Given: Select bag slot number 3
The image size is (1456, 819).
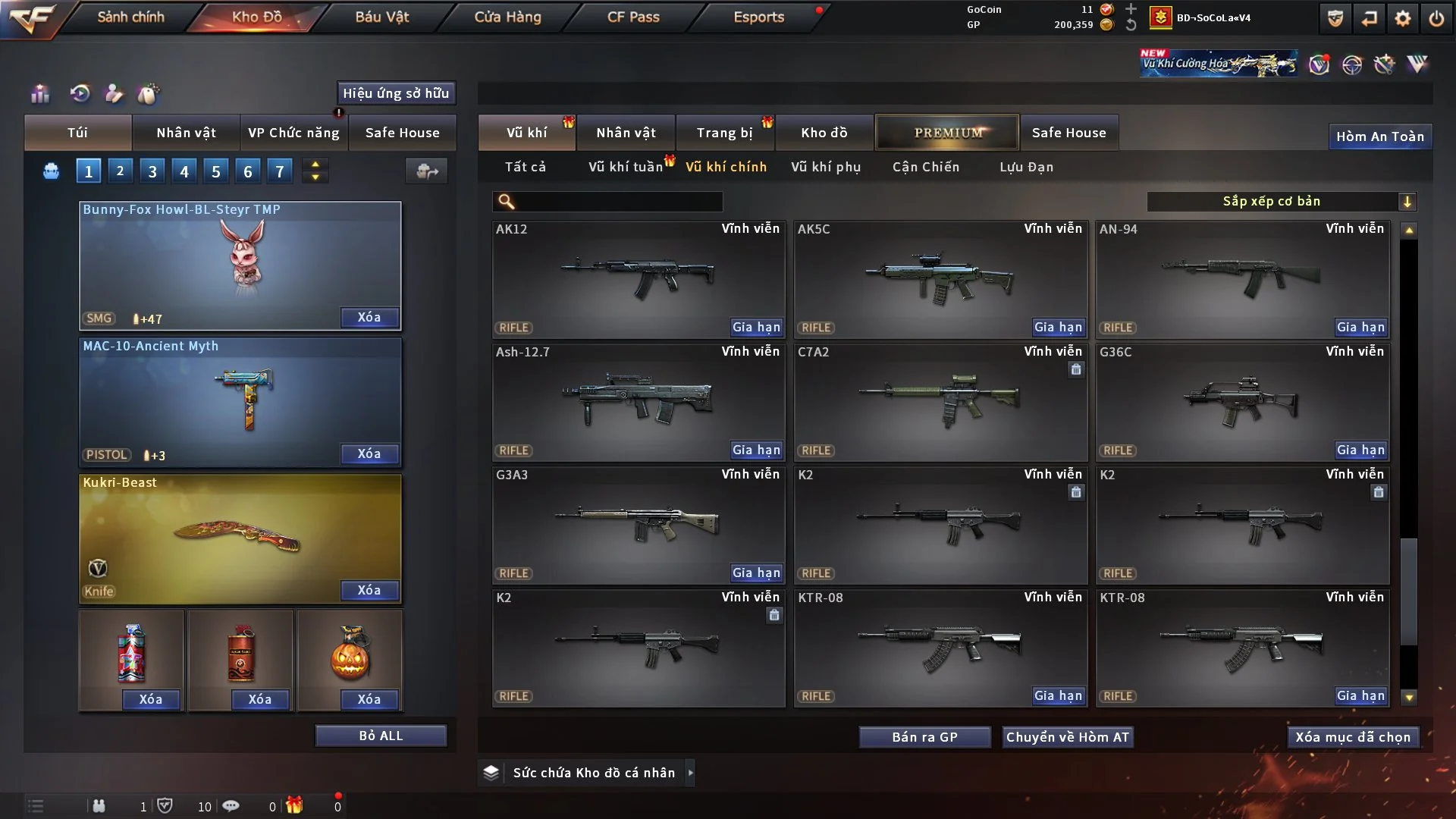Looking at the screenshot, I should point(152,171).
